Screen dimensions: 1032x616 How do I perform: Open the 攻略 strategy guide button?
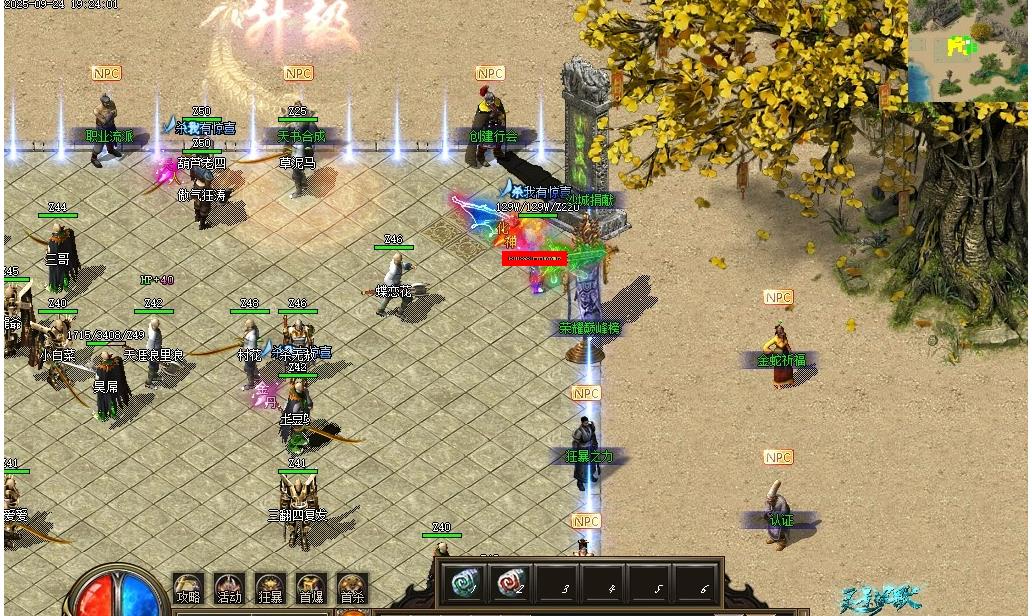[x=188, y=589]
